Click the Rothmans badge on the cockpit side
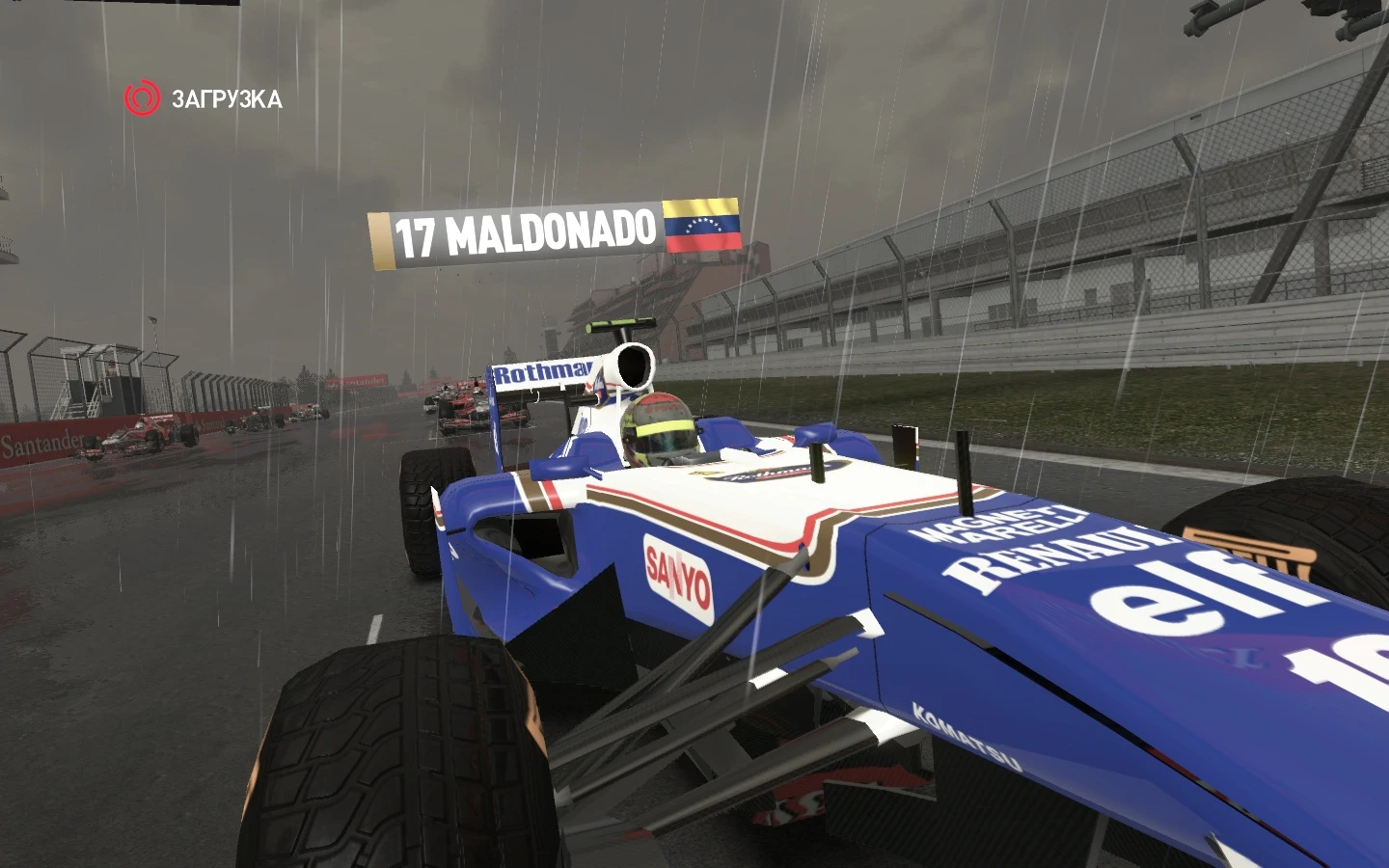 772,472
